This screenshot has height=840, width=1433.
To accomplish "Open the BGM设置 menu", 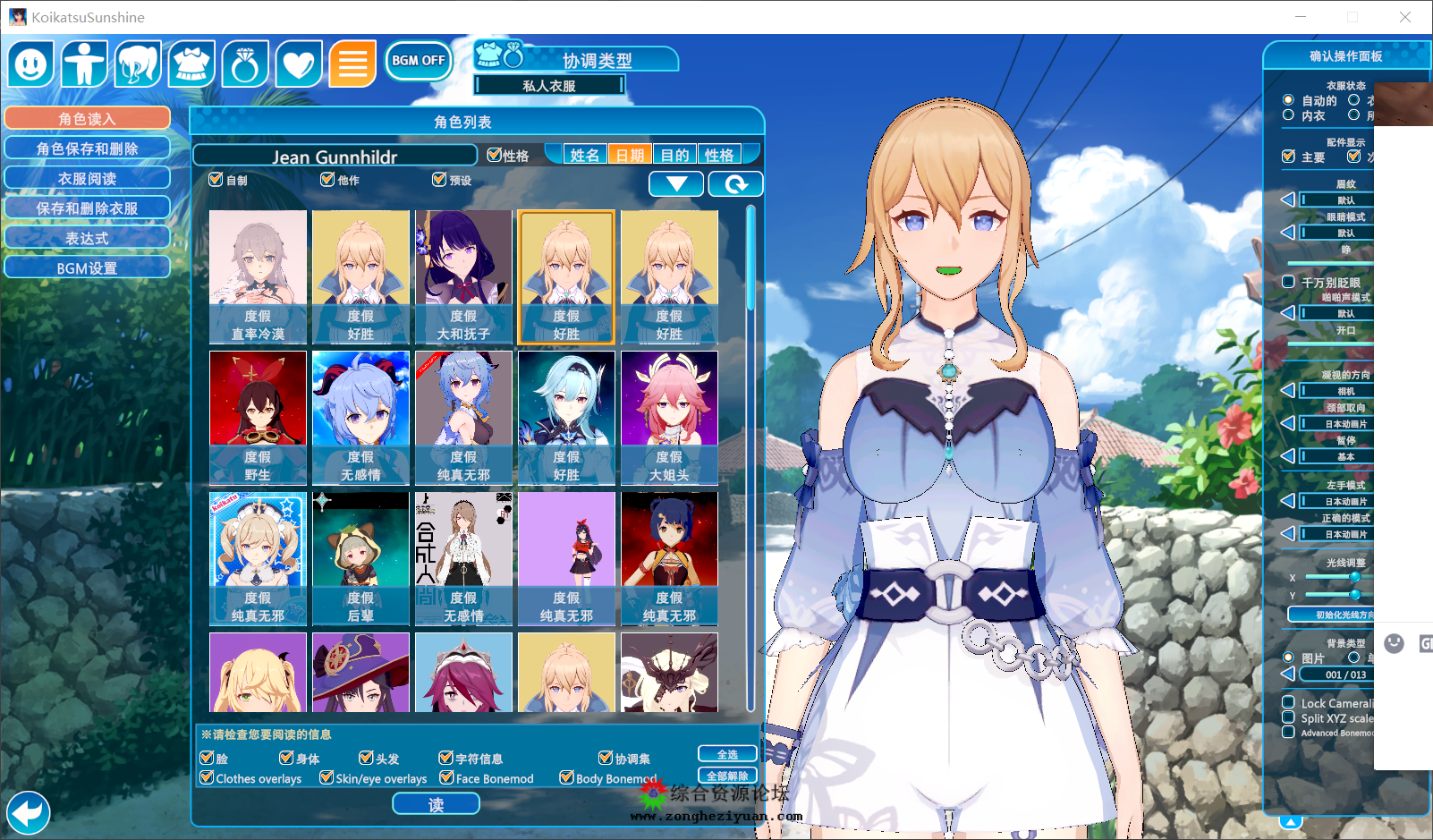I will coord(87,267).
